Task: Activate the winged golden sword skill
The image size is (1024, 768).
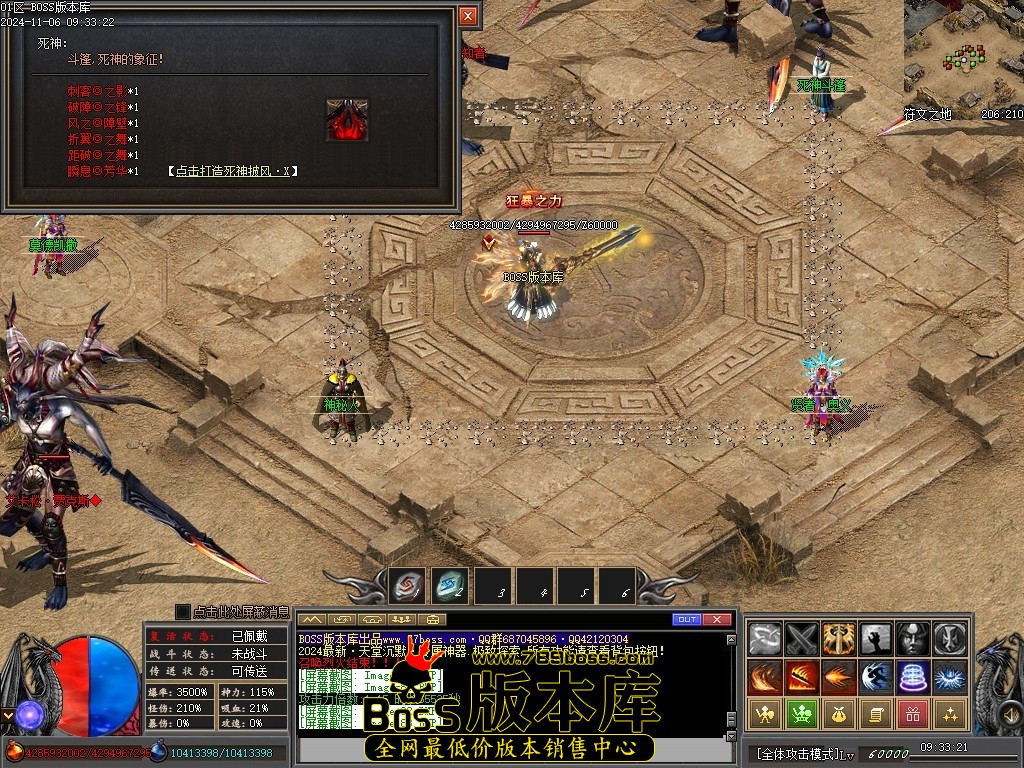Action: 839,638
